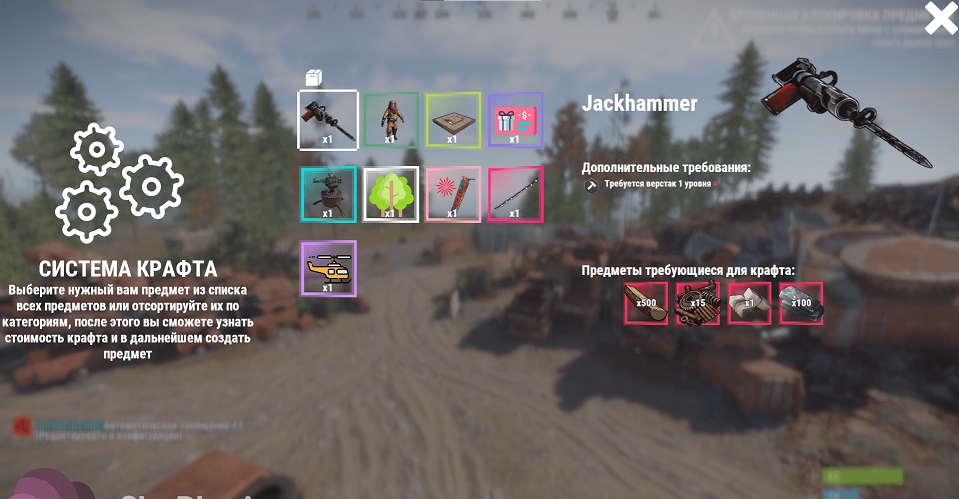959x499 pixels.
Task: Choose the hazmat-suited character craft item
Action: coord(390,120)
